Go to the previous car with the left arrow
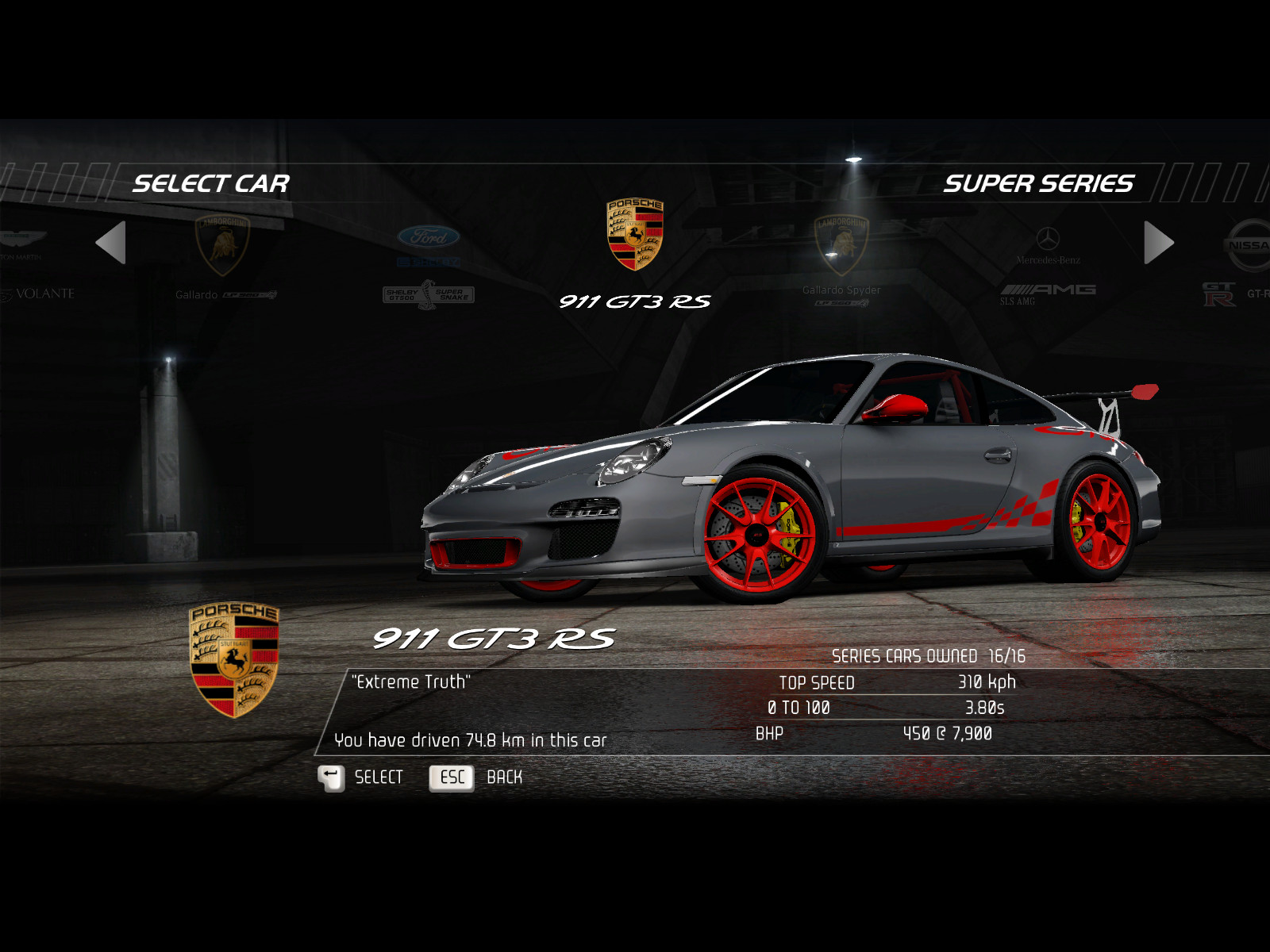The image size is (1270, 952). 111,243
